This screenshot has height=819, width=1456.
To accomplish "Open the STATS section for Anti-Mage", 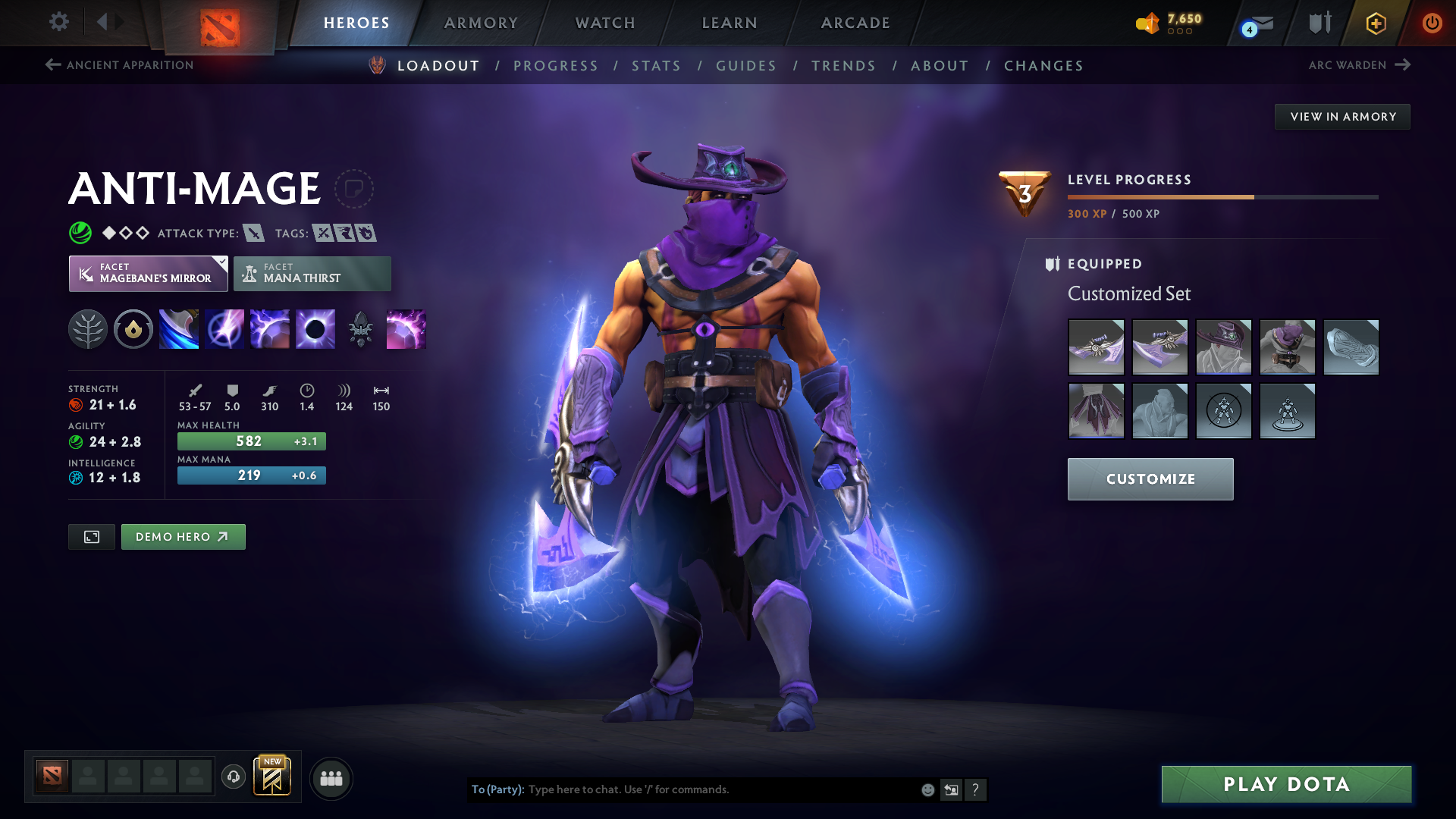I will pos(657,66).
